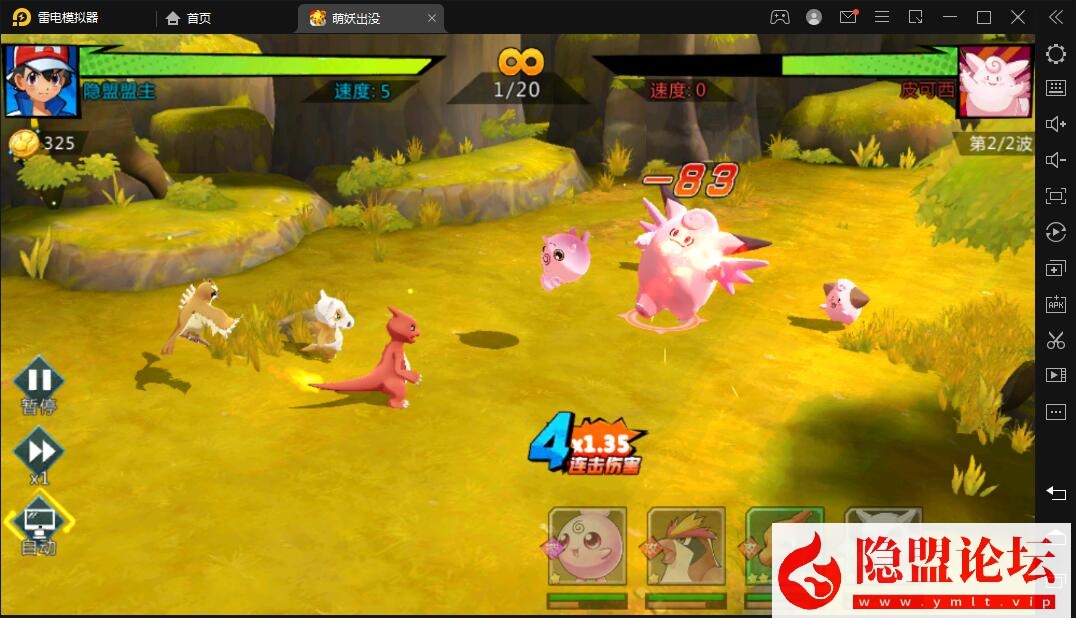The height and width of the screenshot is (618, 1076).
Task: Click the scissors screenshot tool
Action: pos(1056,340)
